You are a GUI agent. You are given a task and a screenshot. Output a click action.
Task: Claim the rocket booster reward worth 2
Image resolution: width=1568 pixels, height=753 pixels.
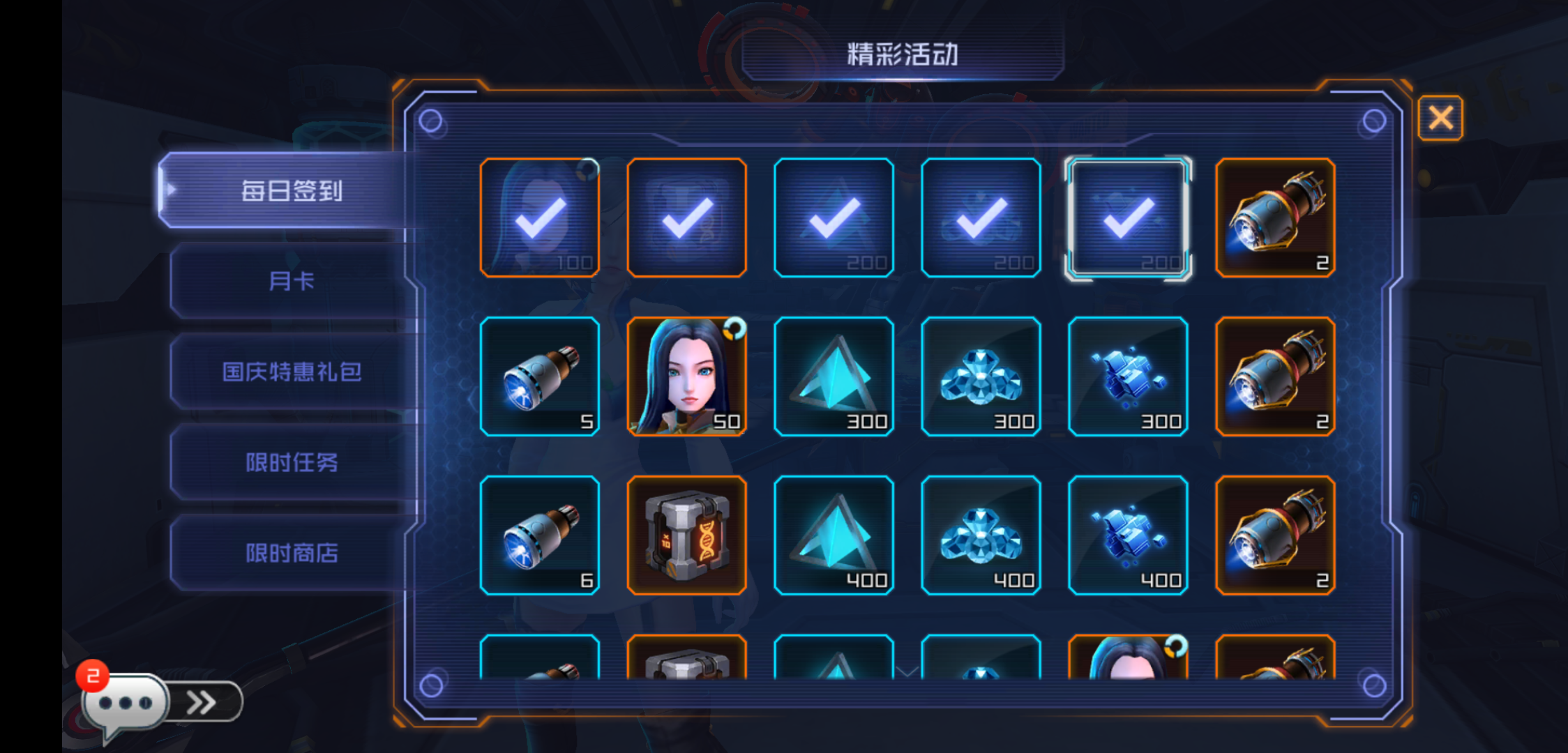1276,218
